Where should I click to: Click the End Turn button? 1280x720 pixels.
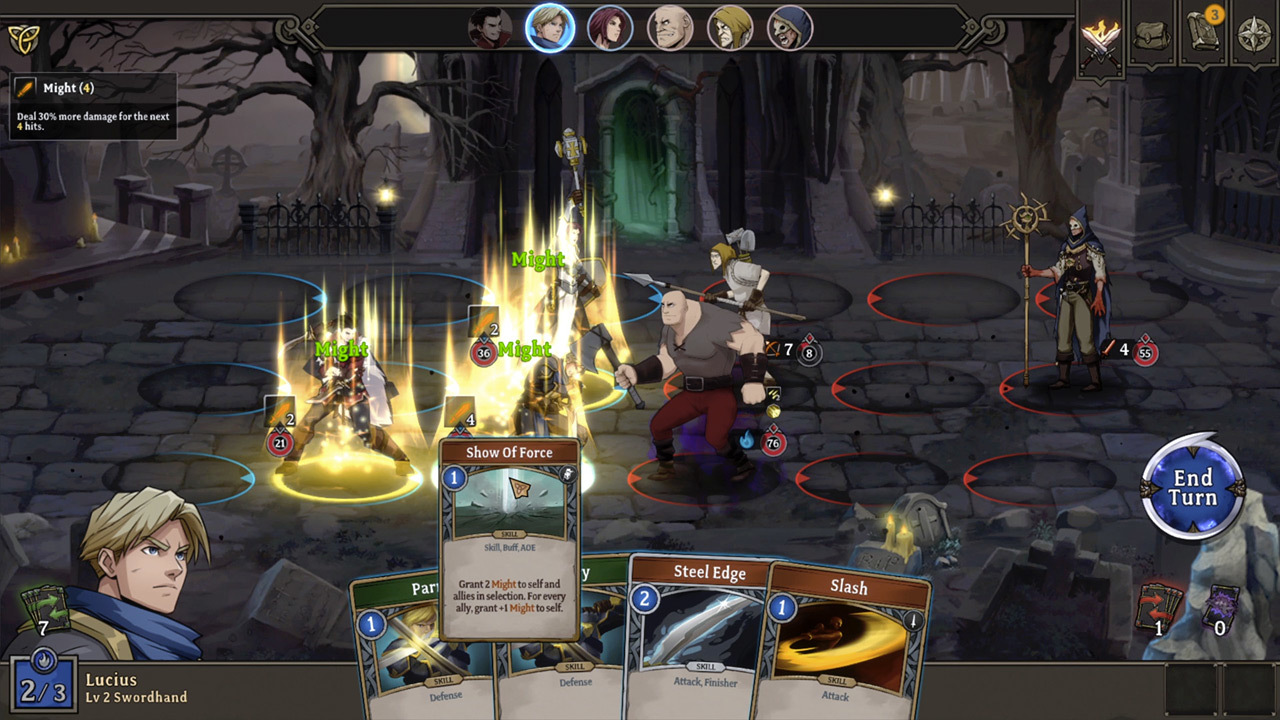pyautogui.click(x=1193, y=488)
